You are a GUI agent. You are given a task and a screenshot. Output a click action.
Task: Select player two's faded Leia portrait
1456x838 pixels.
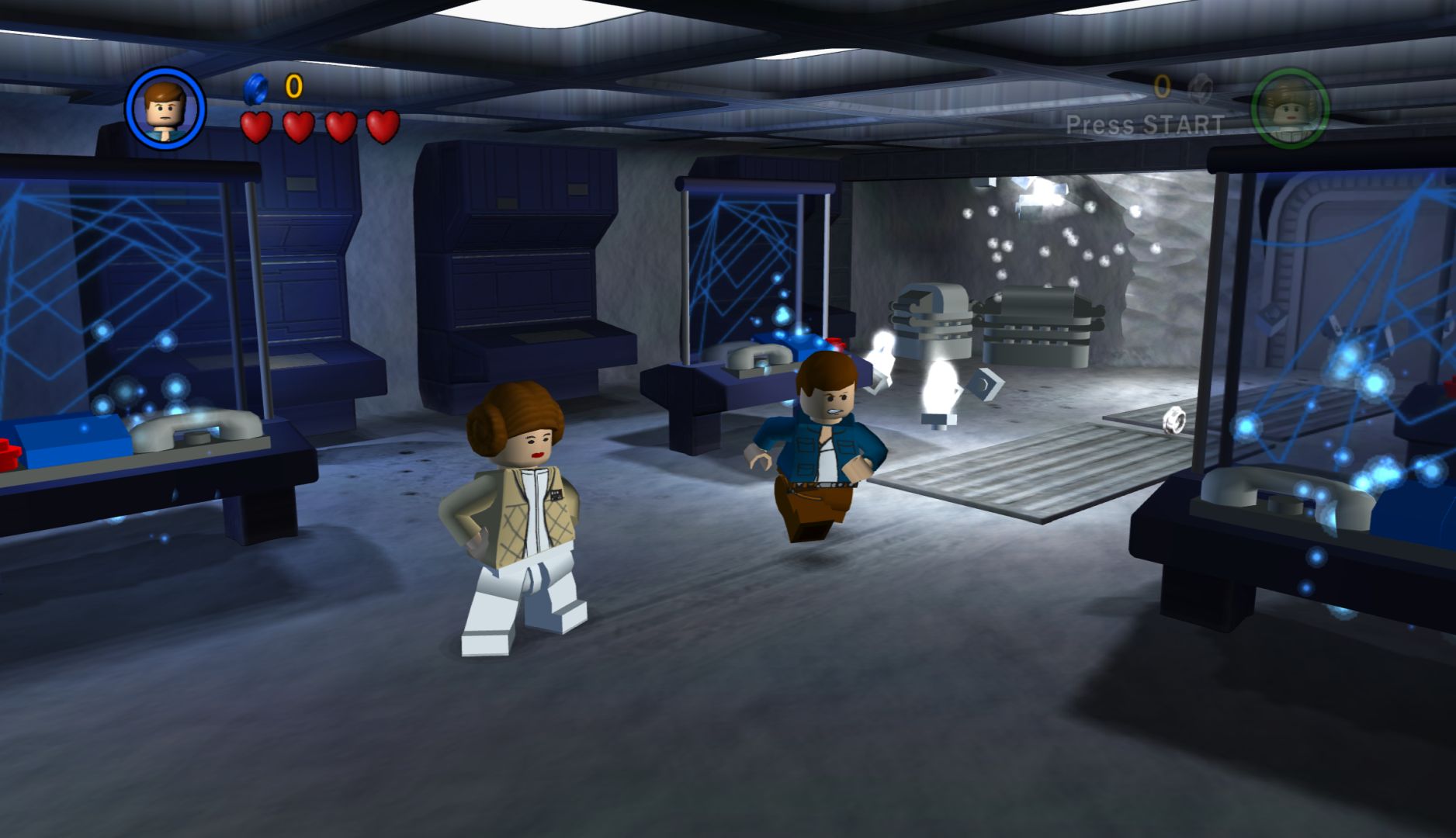pyautogui.click(x=1289, y=109)
